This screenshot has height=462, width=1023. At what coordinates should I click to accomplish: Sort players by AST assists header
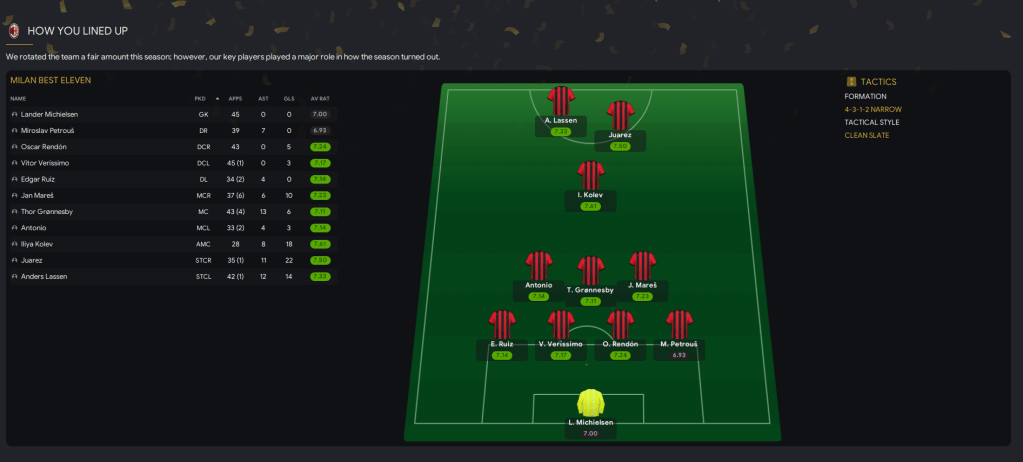point(262,98)
